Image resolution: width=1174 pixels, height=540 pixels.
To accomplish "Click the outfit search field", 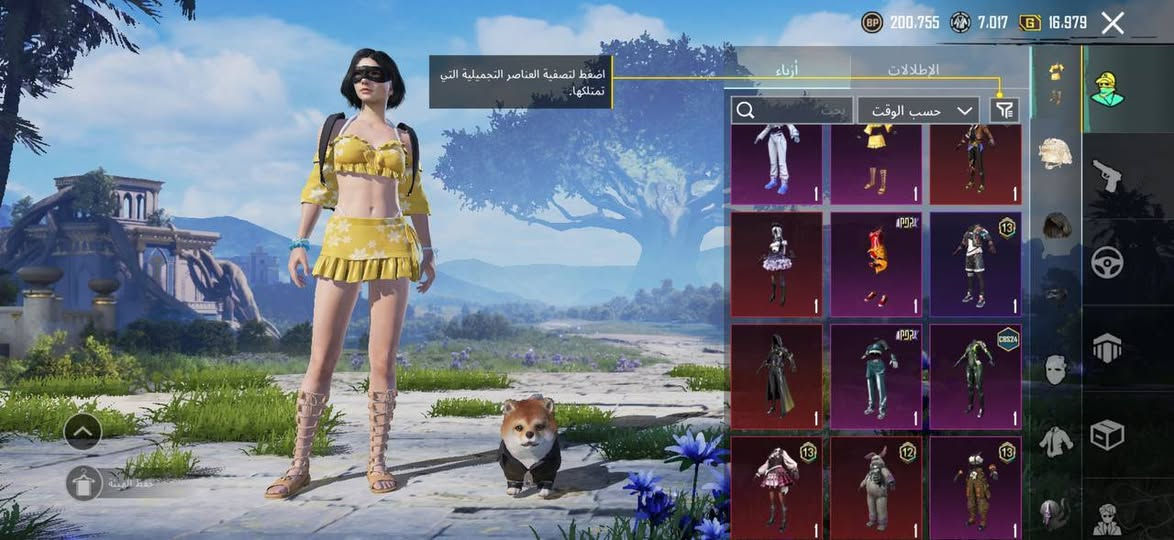I will [790, 110].
